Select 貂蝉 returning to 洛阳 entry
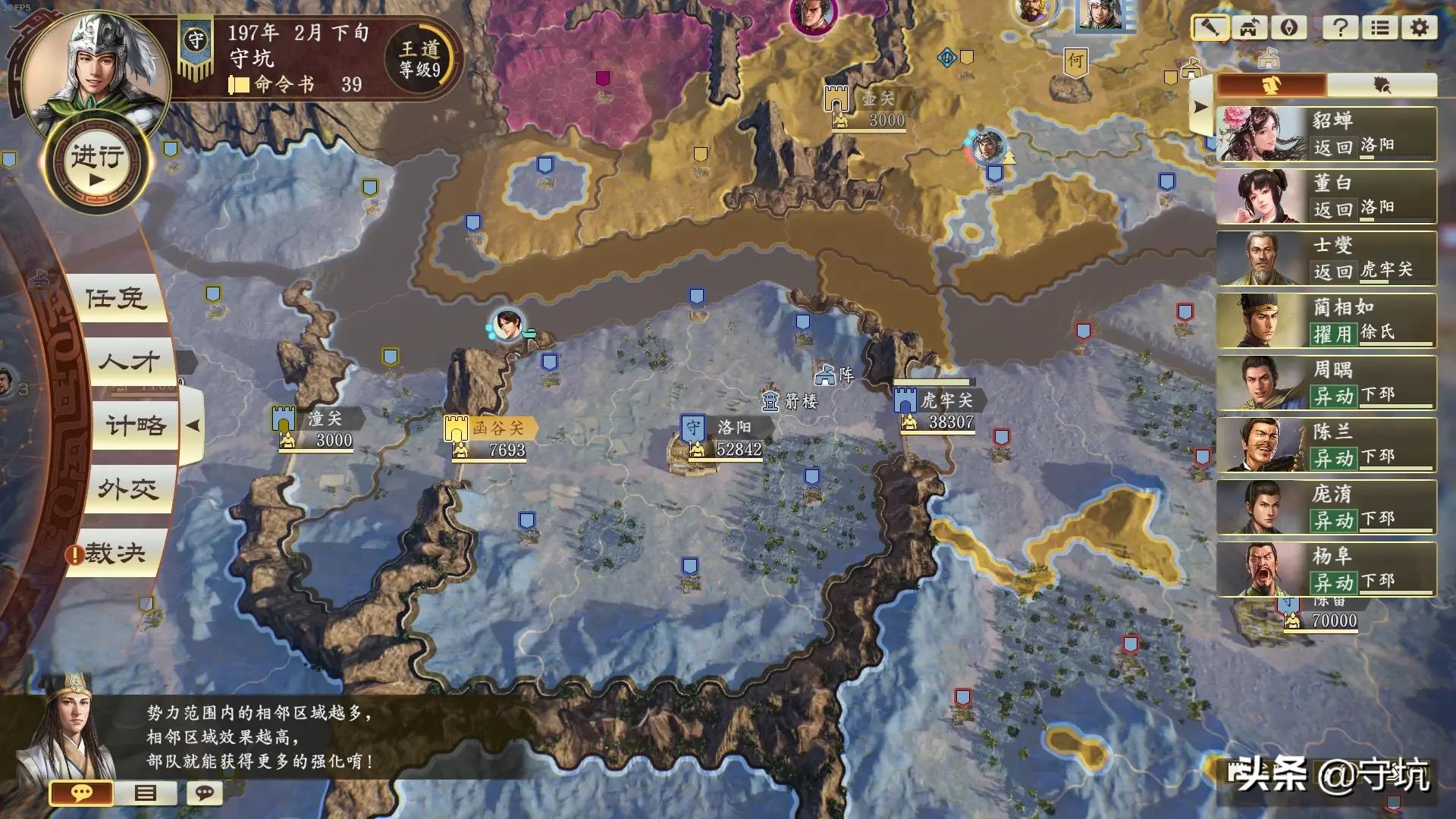The width and height of the screenshot is (1456, 819). [1326, 134]
